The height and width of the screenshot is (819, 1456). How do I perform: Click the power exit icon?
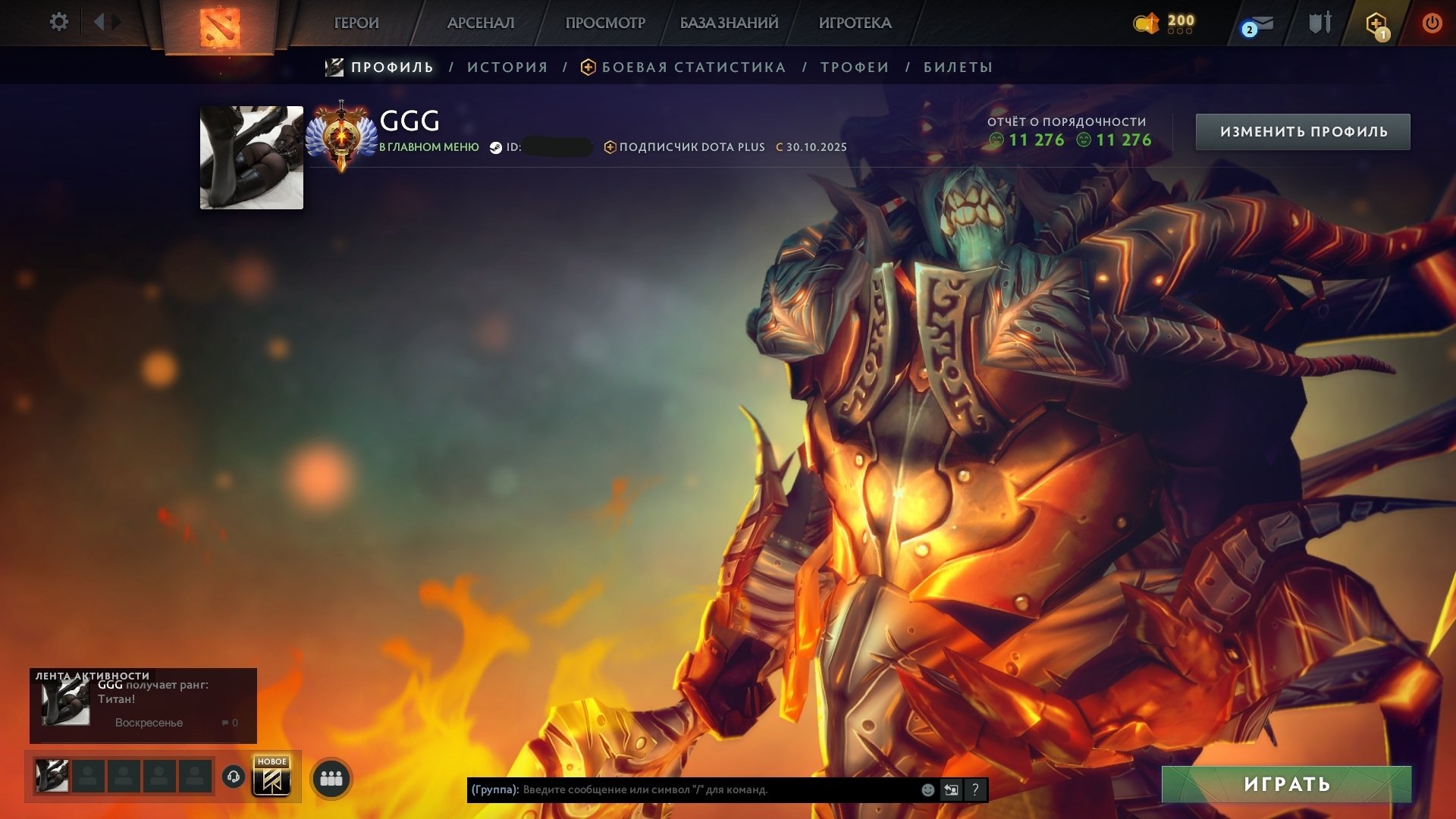[x=1432, y=22]
